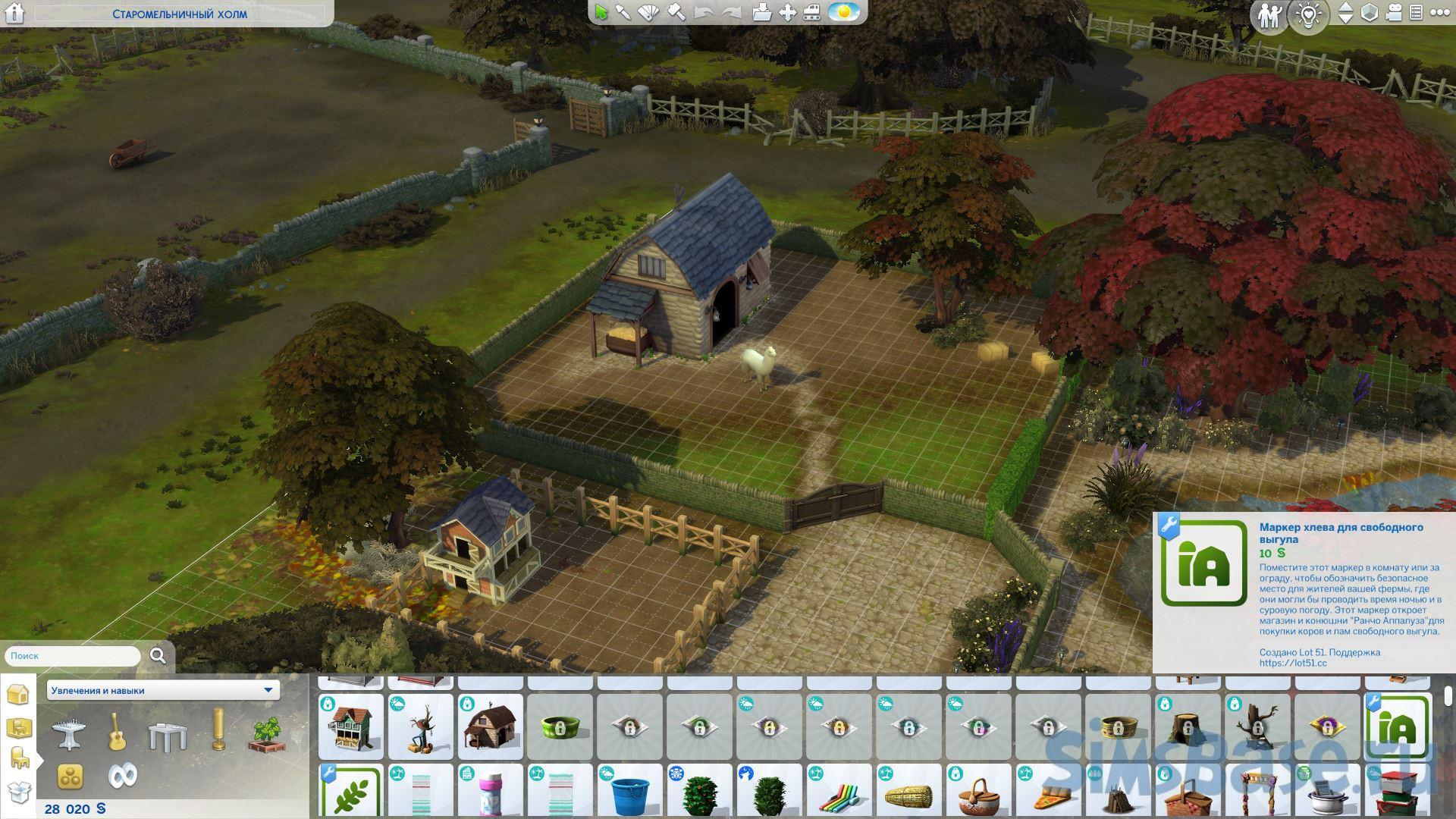Select the free-range barn marker item

coord(1398,726)
